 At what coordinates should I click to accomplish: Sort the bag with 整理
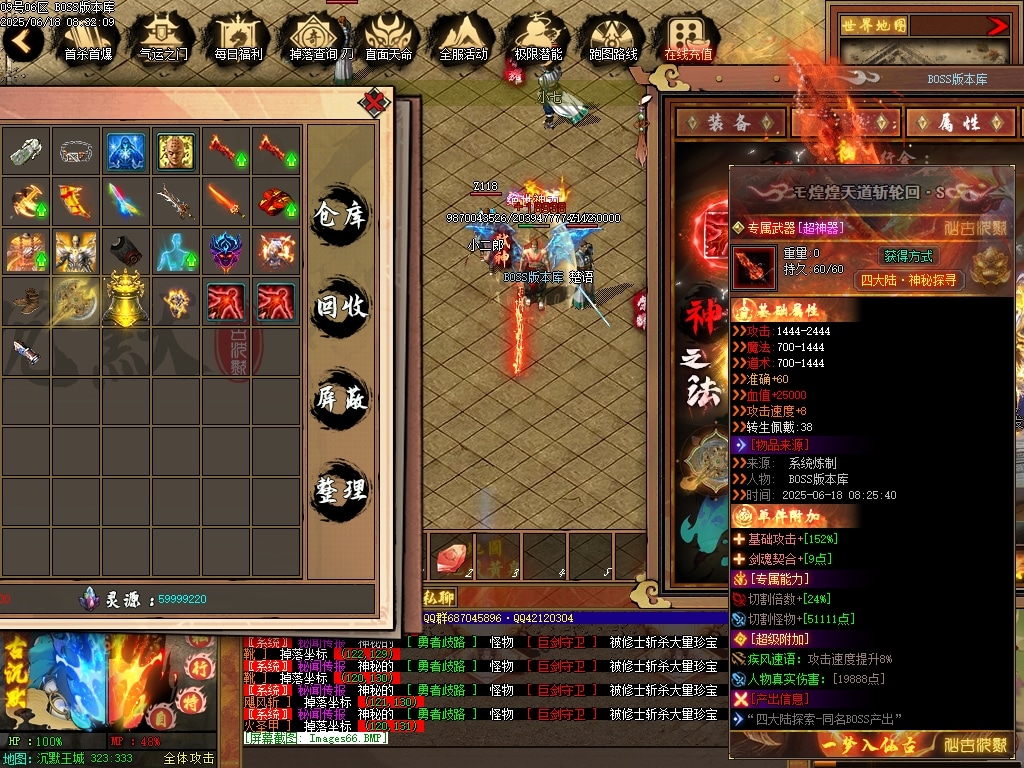point(341,490)
